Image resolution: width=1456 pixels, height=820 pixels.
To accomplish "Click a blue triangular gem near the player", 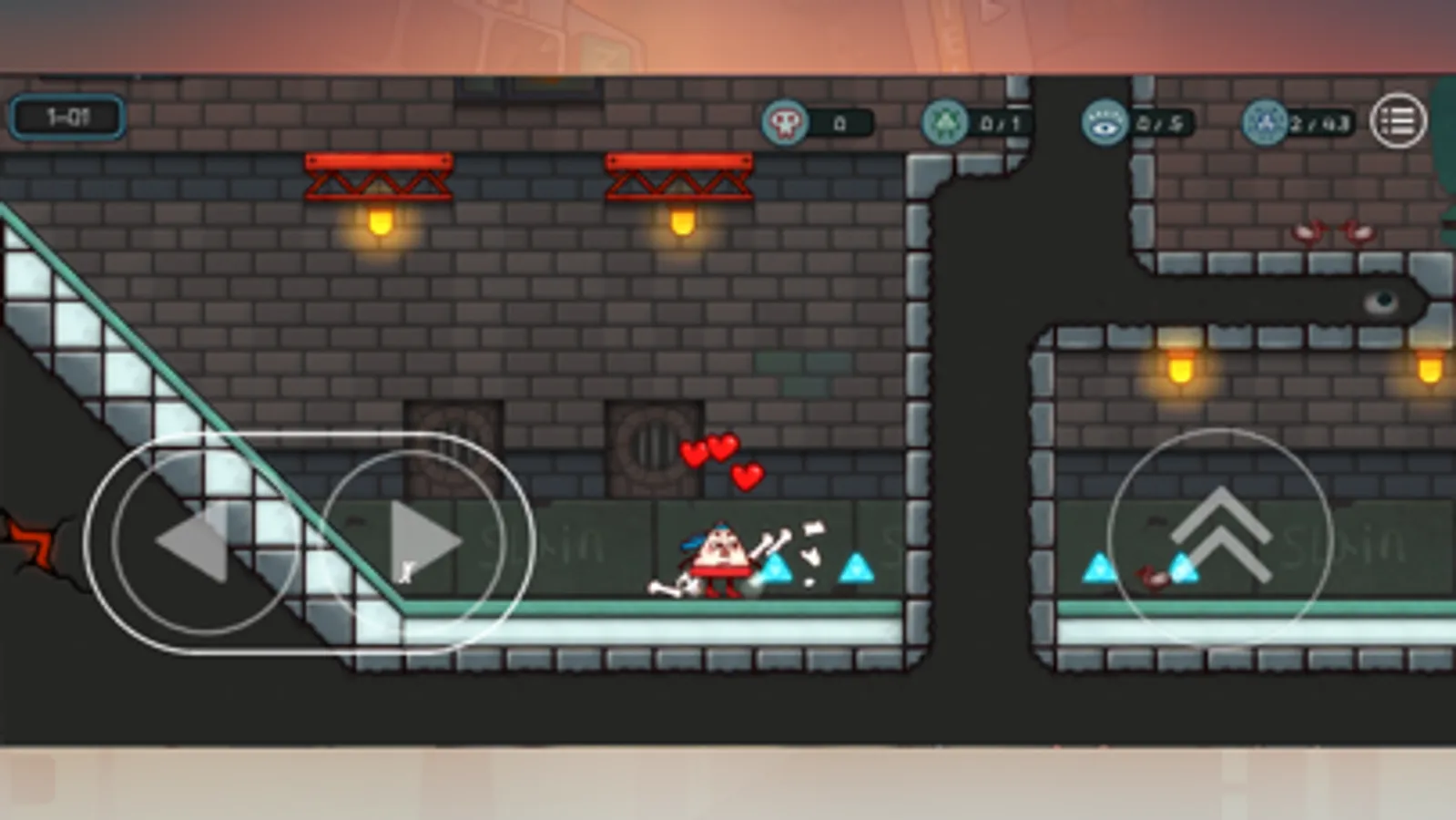I will tap(776, 569).
